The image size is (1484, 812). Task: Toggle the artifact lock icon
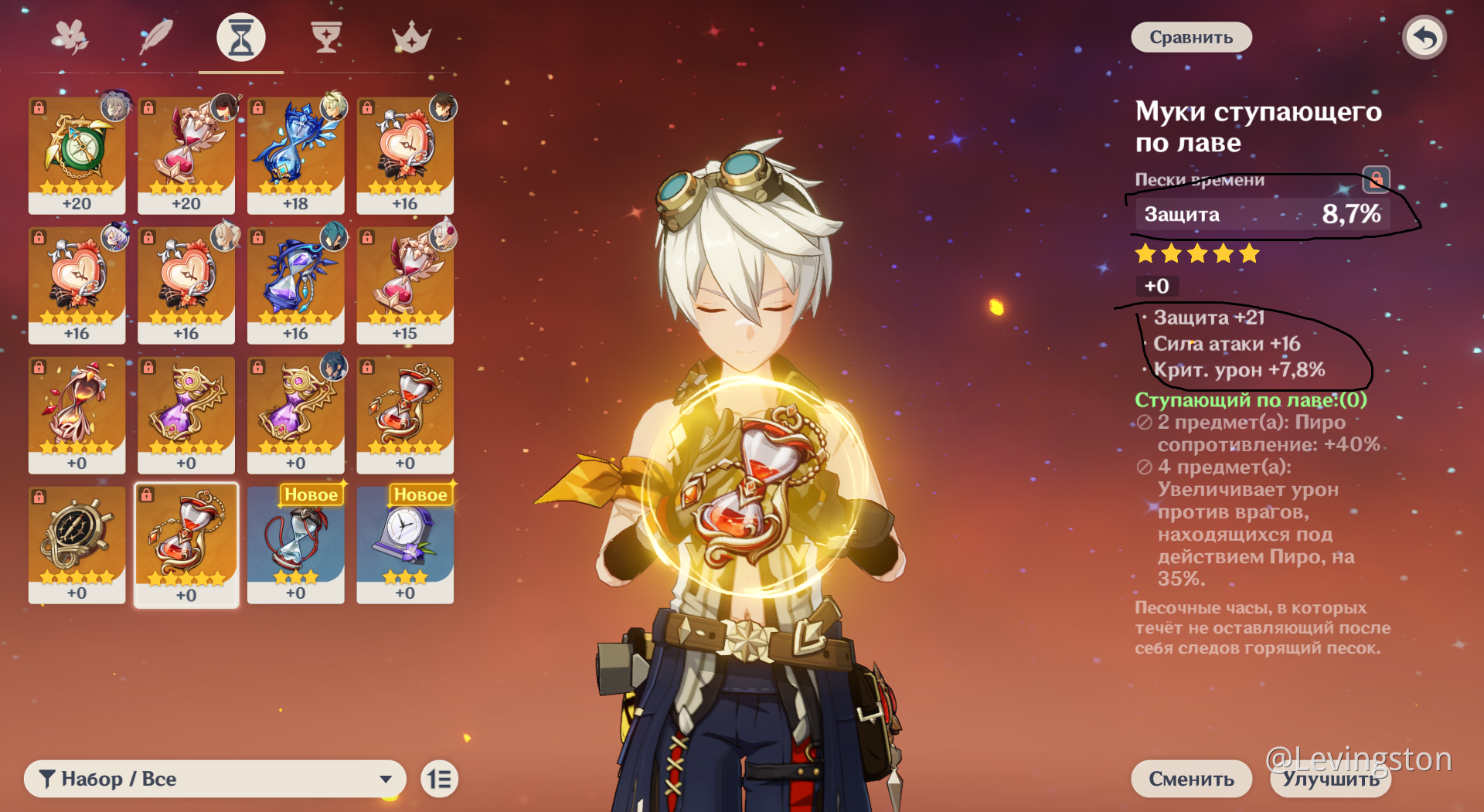point(1376,180)
